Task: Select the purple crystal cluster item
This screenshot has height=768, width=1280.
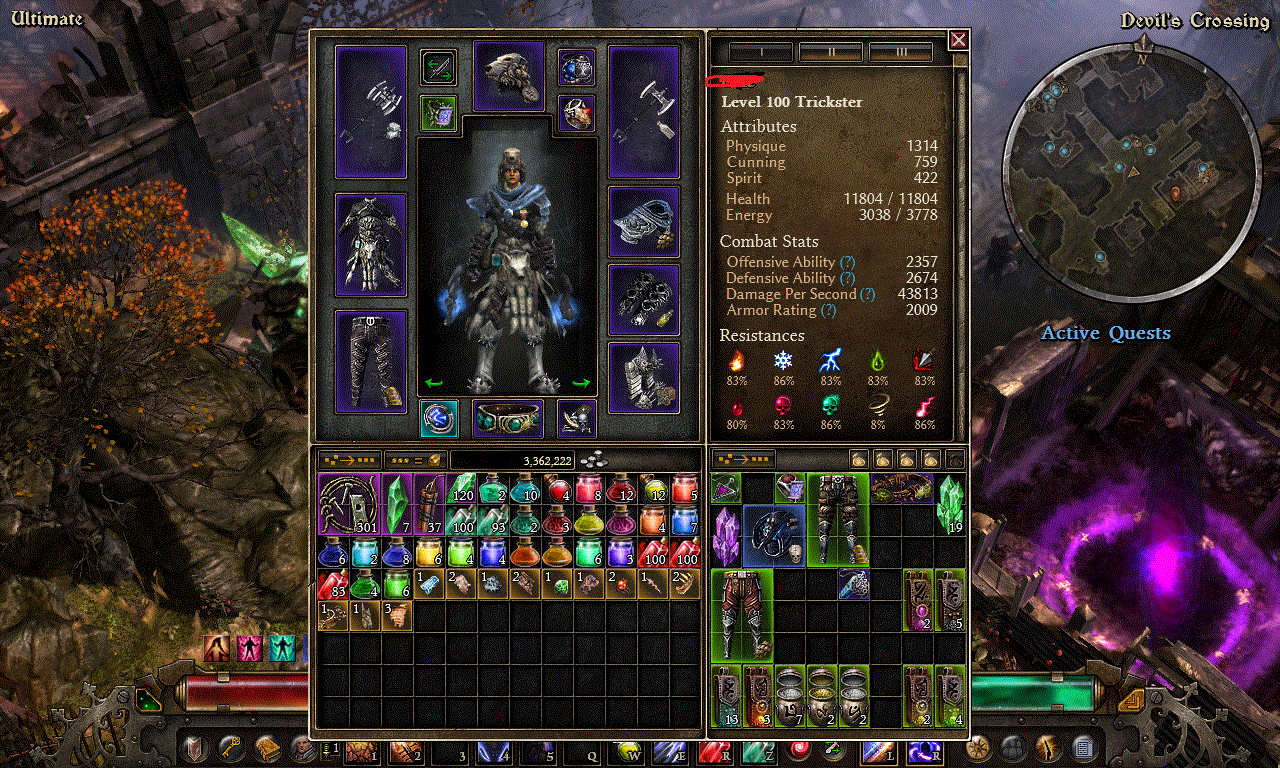Action: 726,535
